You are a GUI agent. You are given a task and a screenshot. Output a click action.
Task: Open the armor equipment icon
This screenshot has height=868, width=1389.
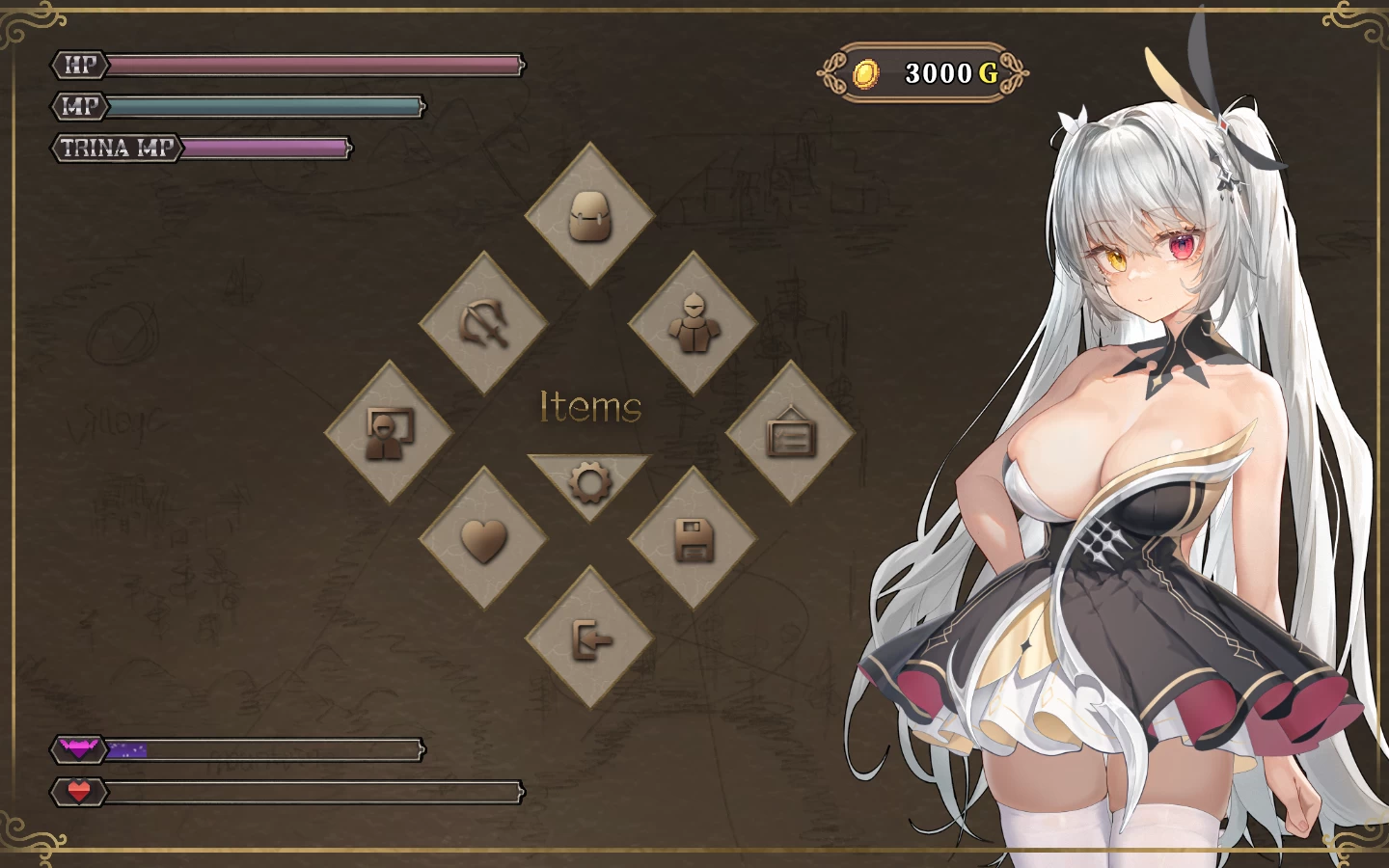tap(693, 323)
